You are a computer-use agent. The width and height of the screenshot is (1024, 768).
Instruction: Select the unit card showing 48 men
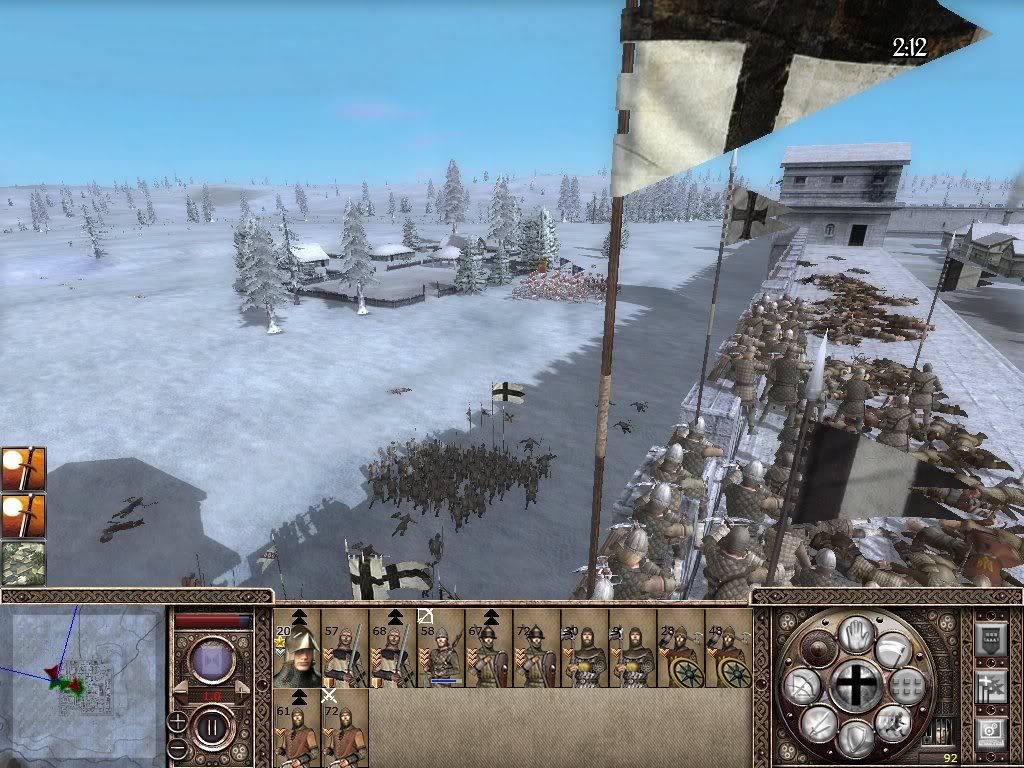pos(729,649)
